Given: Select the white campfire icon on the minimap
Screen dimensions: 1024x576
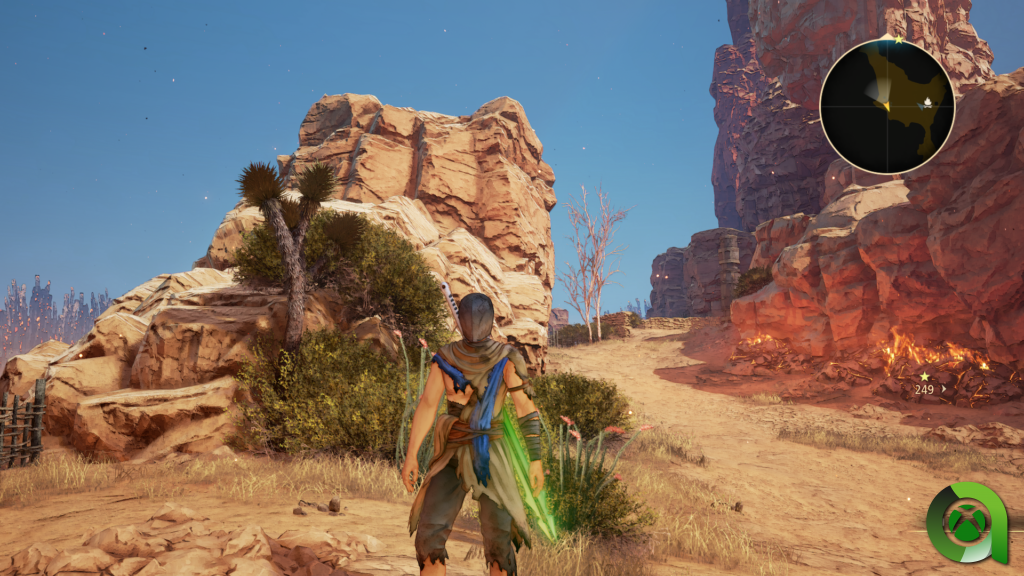Looking at the screenshot, I should tap(928, 102).
